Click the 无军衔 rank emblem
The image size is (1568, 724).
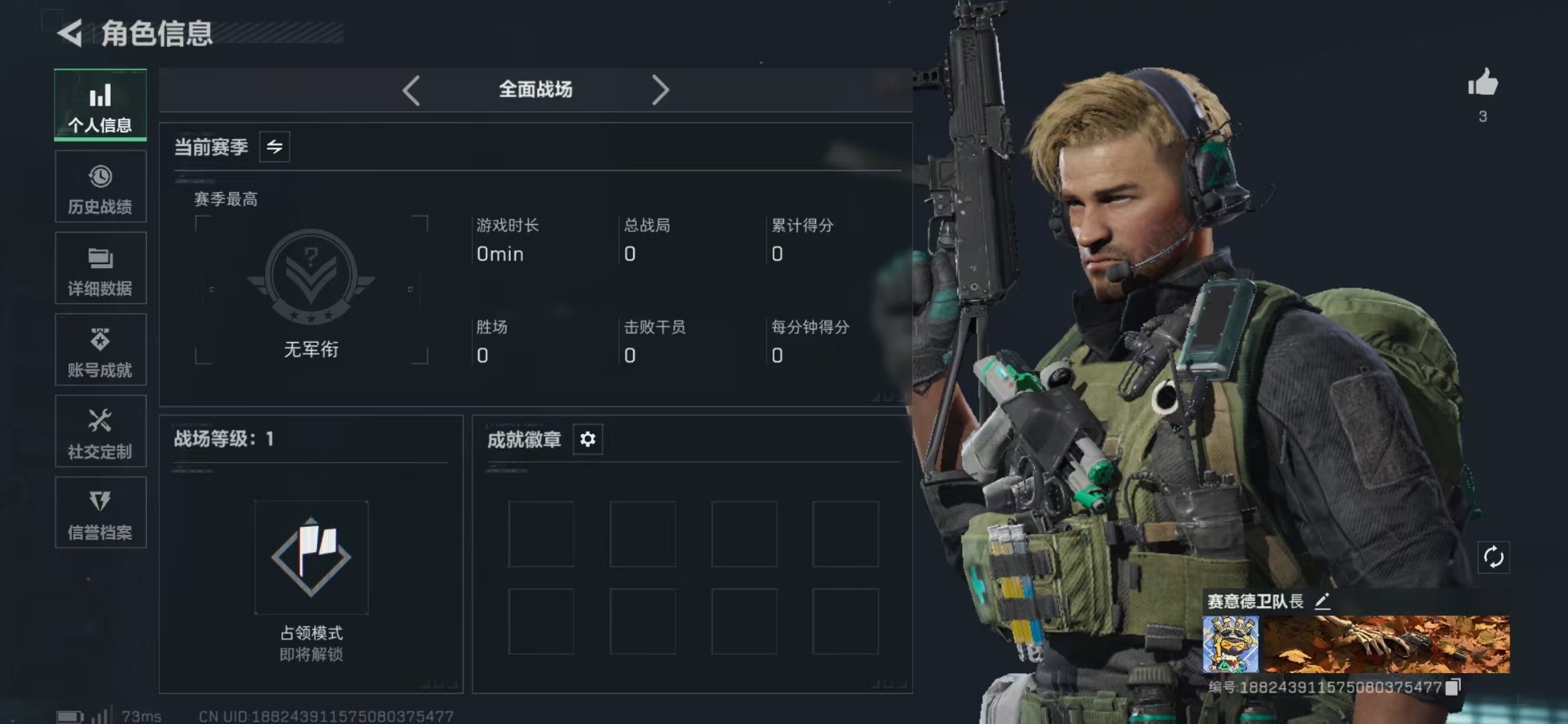tap(311, 277)
